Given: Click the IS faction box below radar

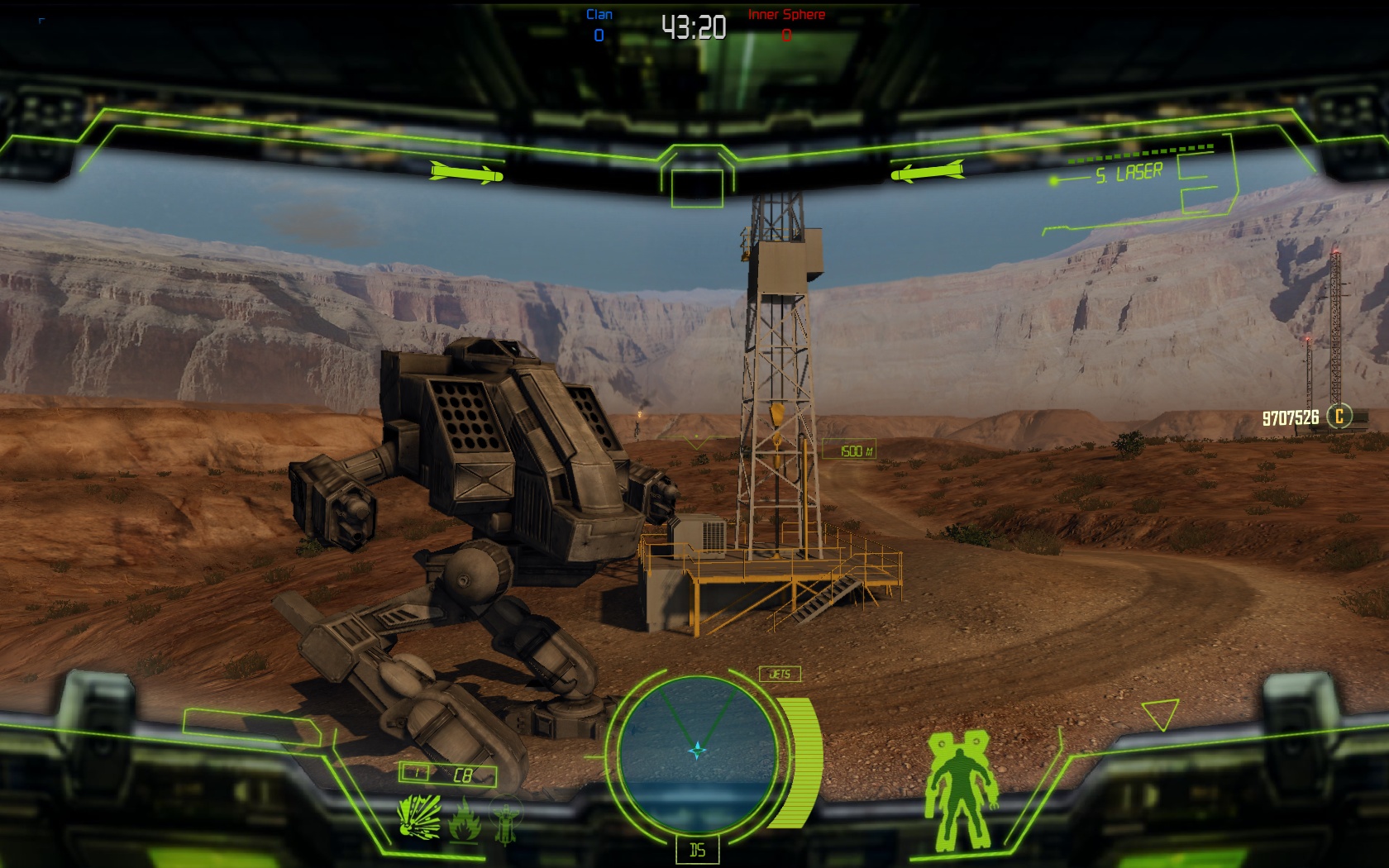Looking at the screenshot, I should coord(697,850).
